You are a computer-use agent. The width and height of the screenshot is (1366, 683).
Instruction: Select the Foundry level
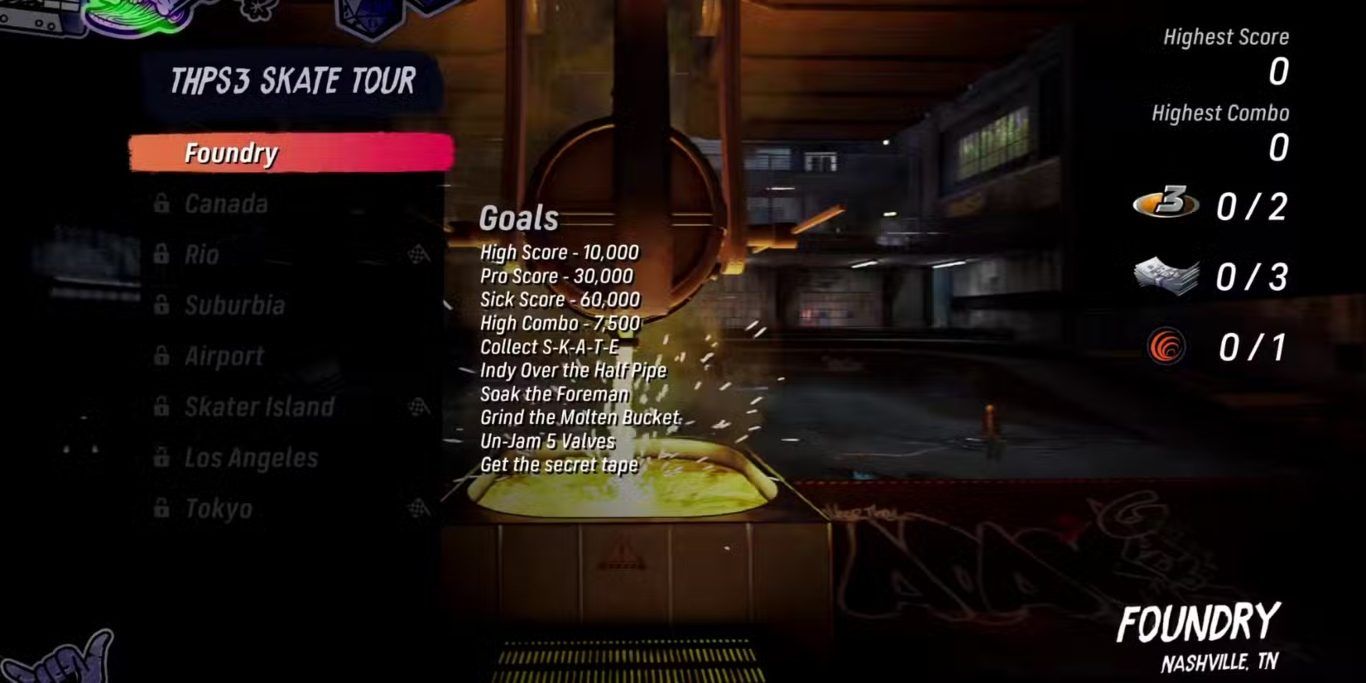[290, 153]
